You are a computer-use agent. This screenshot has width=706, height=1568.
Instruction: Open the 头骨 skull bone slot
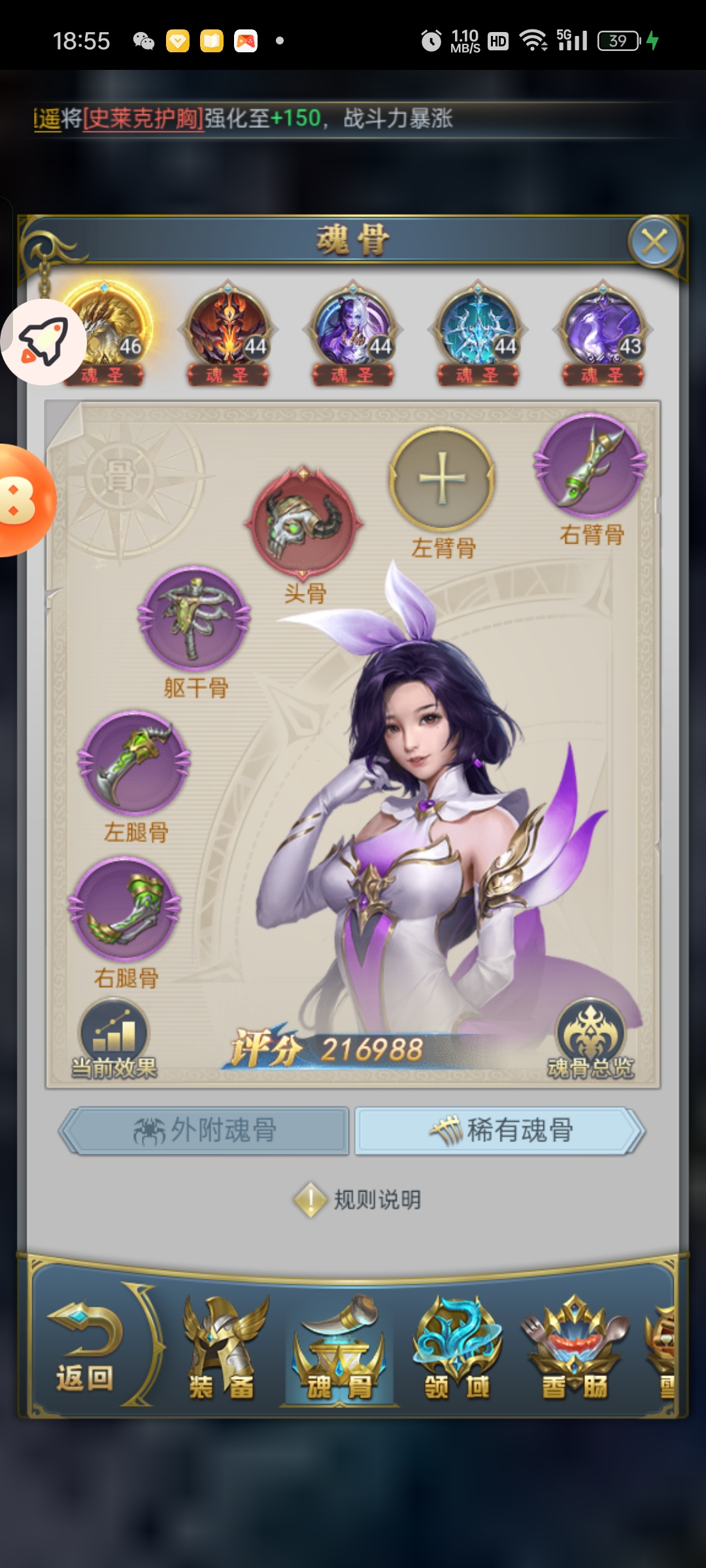point(304,523)
